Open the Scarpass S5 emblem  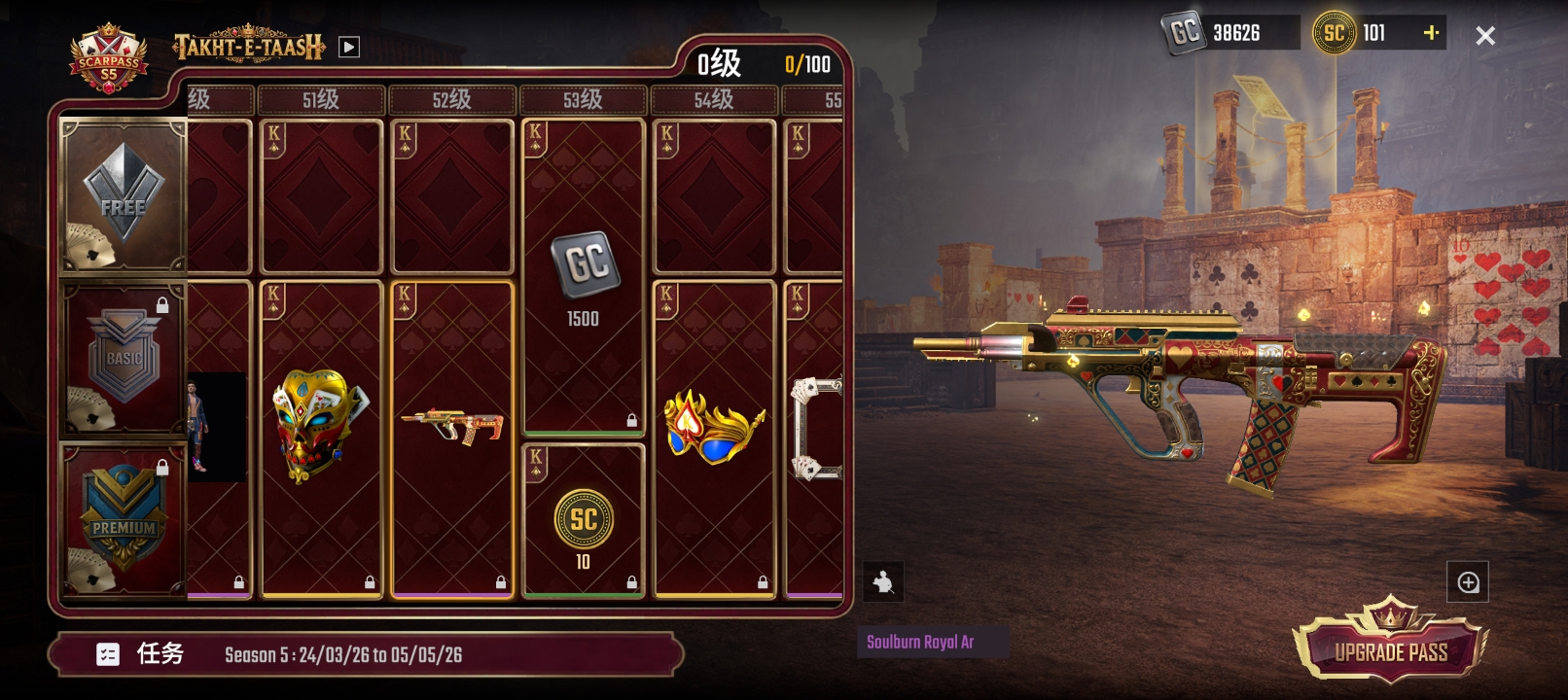[108, 58]
